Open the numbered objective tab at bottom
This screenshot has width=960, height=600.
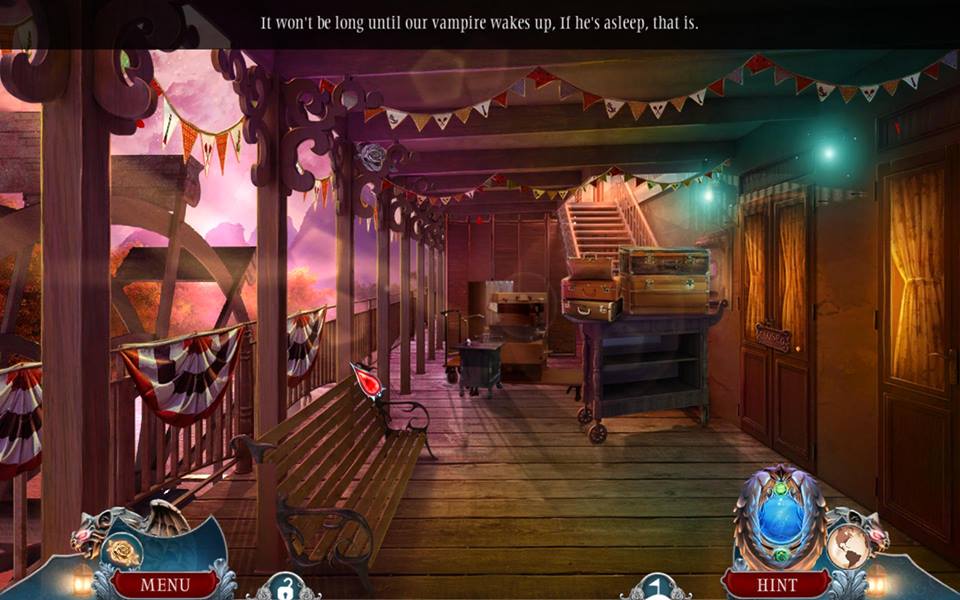tap(655, 588)
